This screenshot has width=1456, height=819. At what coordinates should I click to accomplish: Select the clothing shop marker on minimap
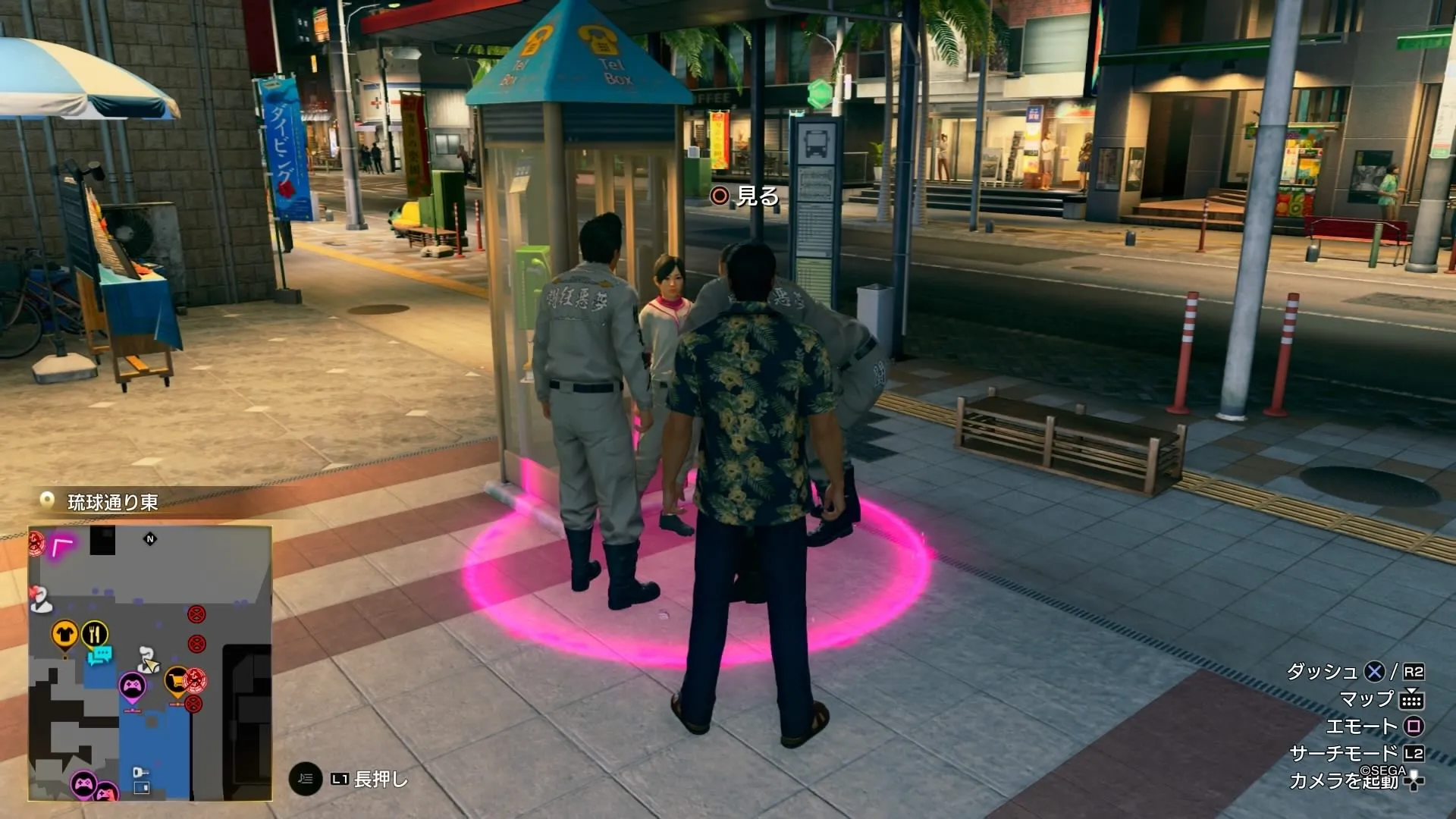coord(64,634)
